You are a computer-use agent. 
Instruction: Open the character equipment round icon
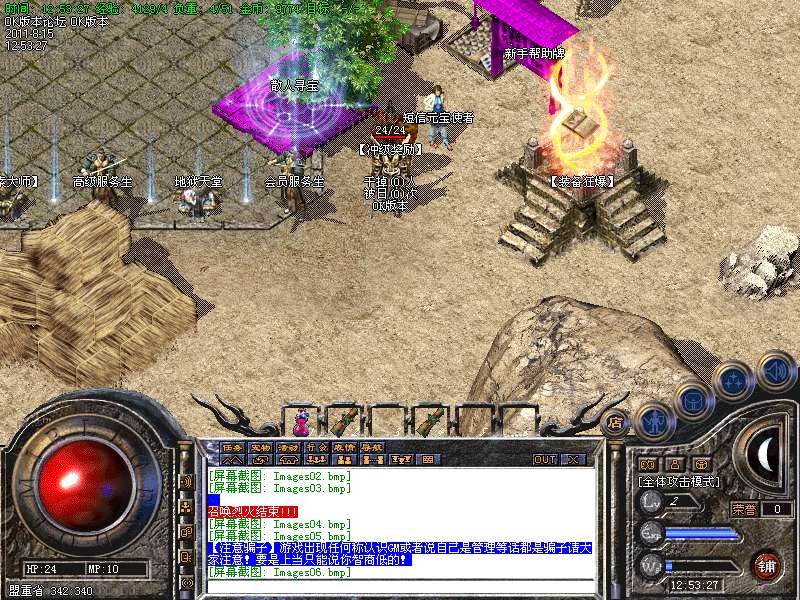[x=654, y=419]
